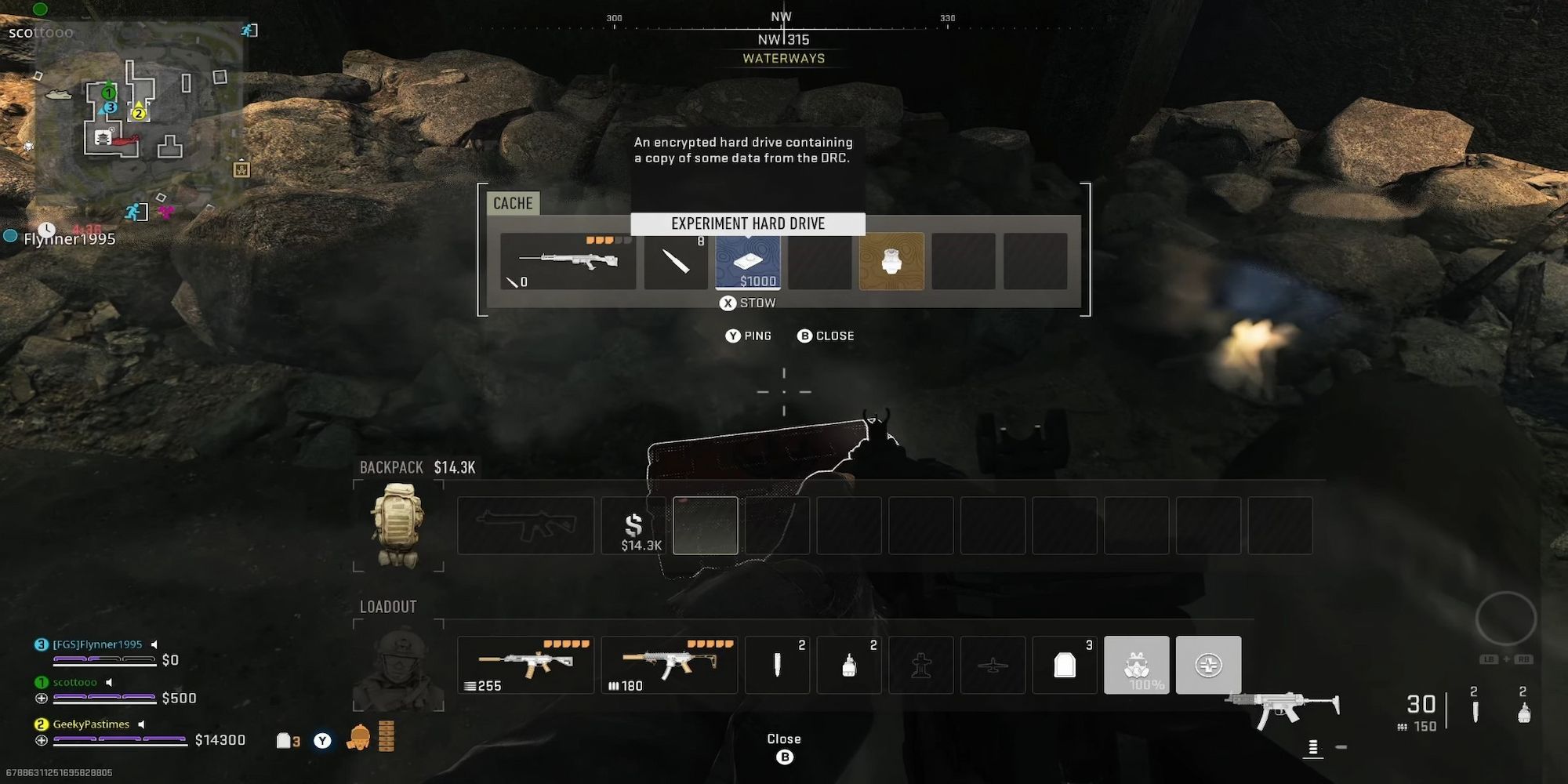Mute Flynner1995's voice chat speaker
Image resolution: width=1568 pixels, height=784 pixels.
(x=155, y=643)
